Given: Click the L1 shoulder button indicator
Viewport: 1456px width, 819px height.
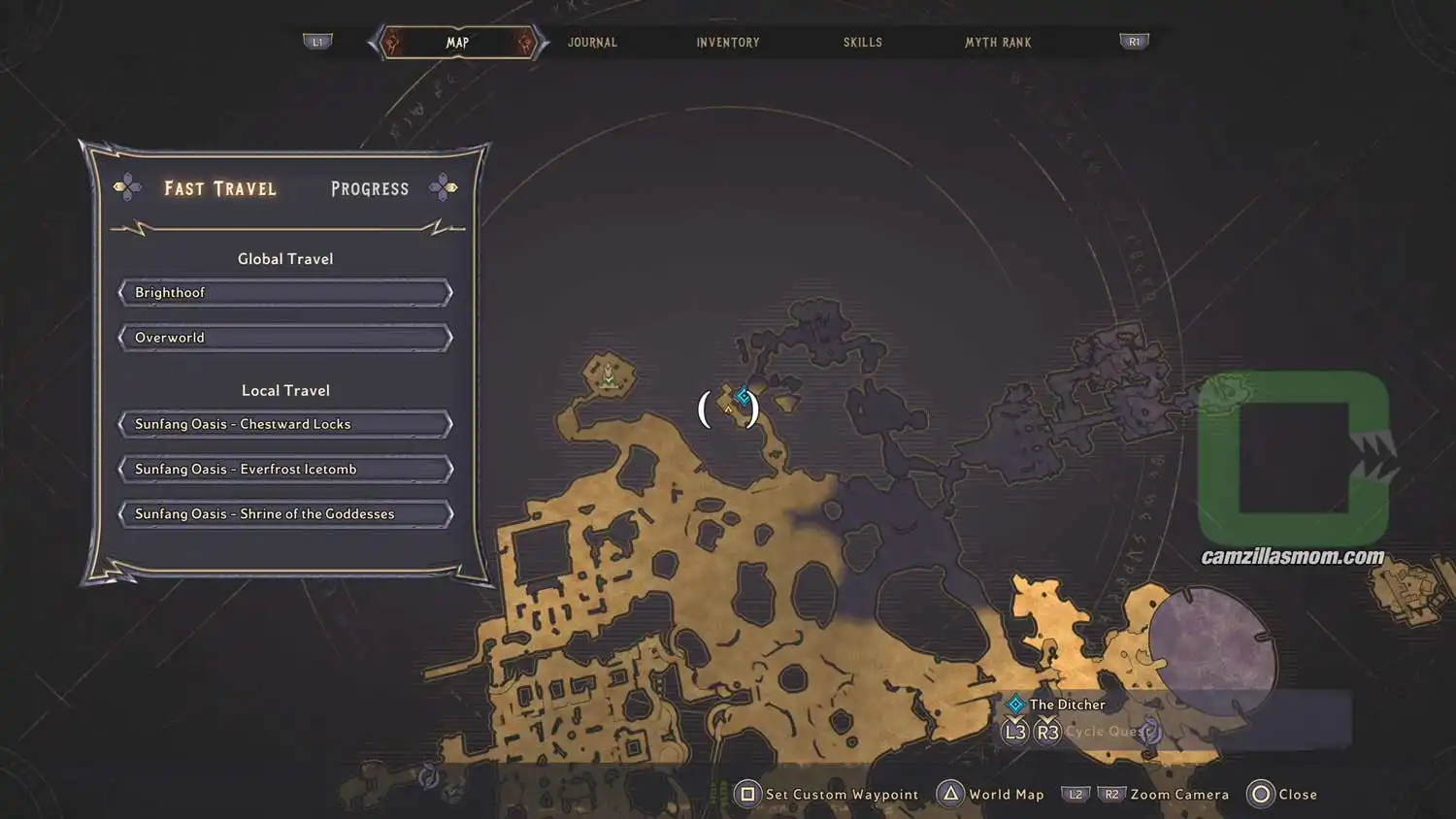Looking at the screenshot, I should click(318, 41).
